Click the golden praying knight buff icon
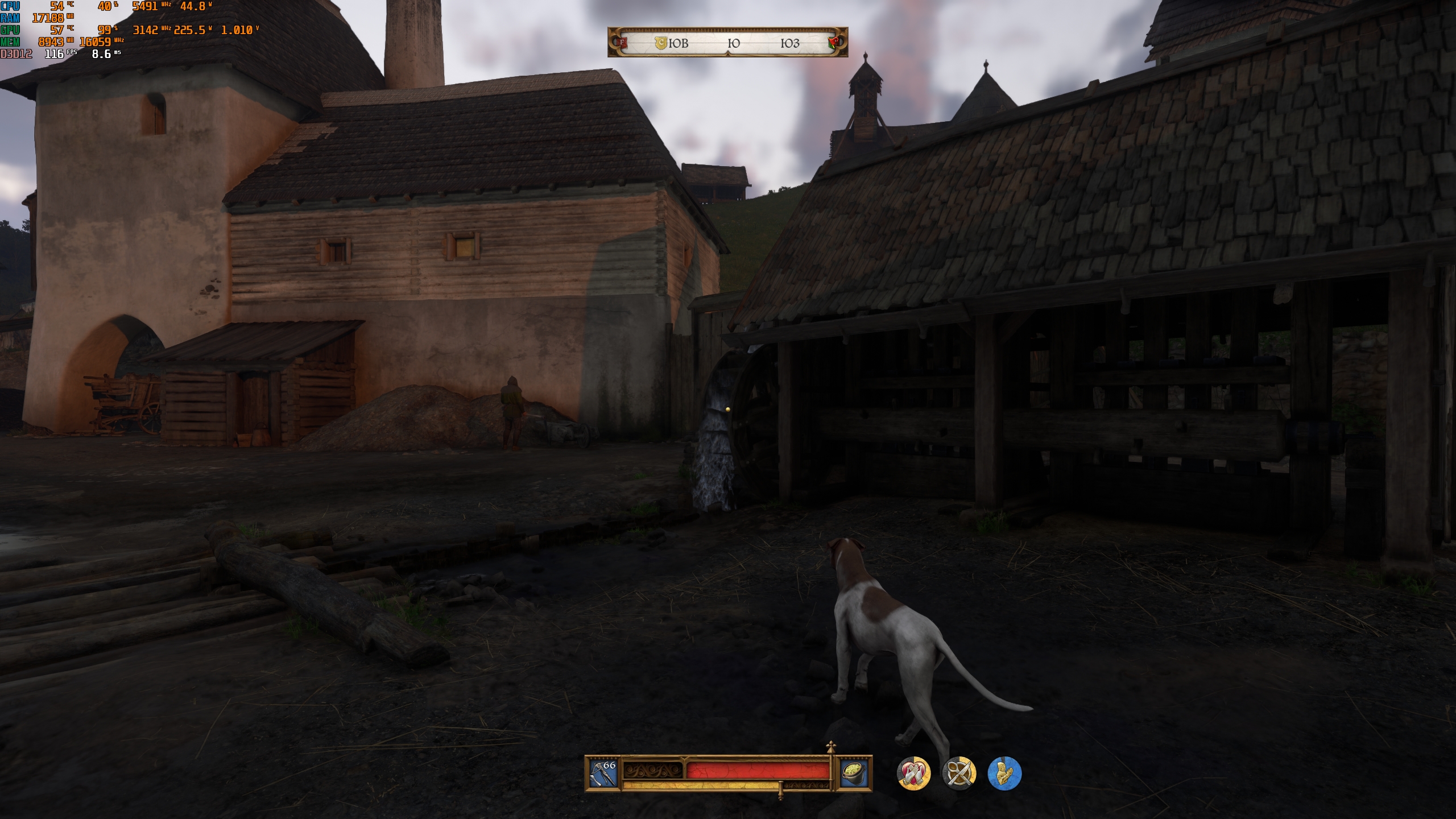The height and width of the screenshot is (819, 1456). click(x=1004, y=773)
